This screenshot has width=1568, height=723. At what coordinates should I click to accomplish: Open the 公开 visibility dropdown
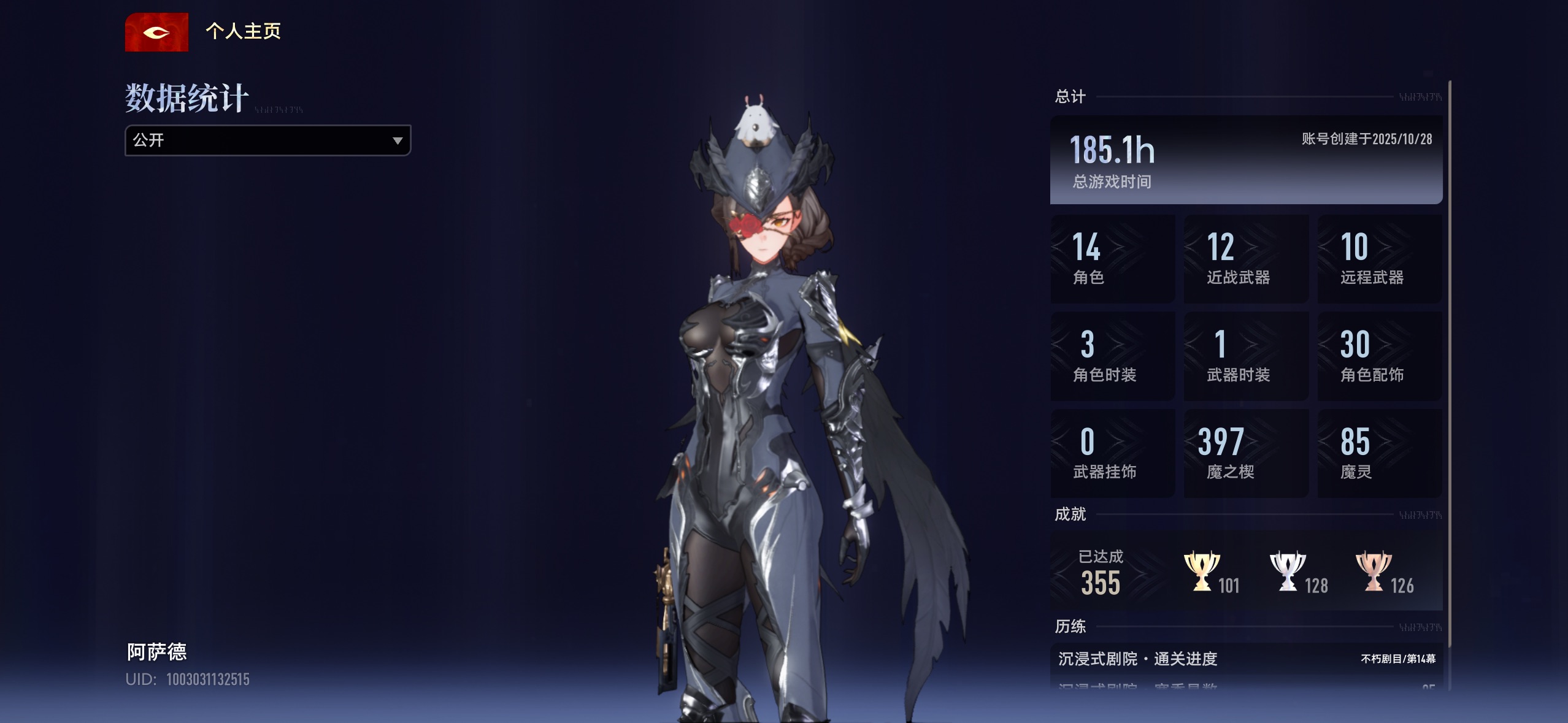[267, 140]
